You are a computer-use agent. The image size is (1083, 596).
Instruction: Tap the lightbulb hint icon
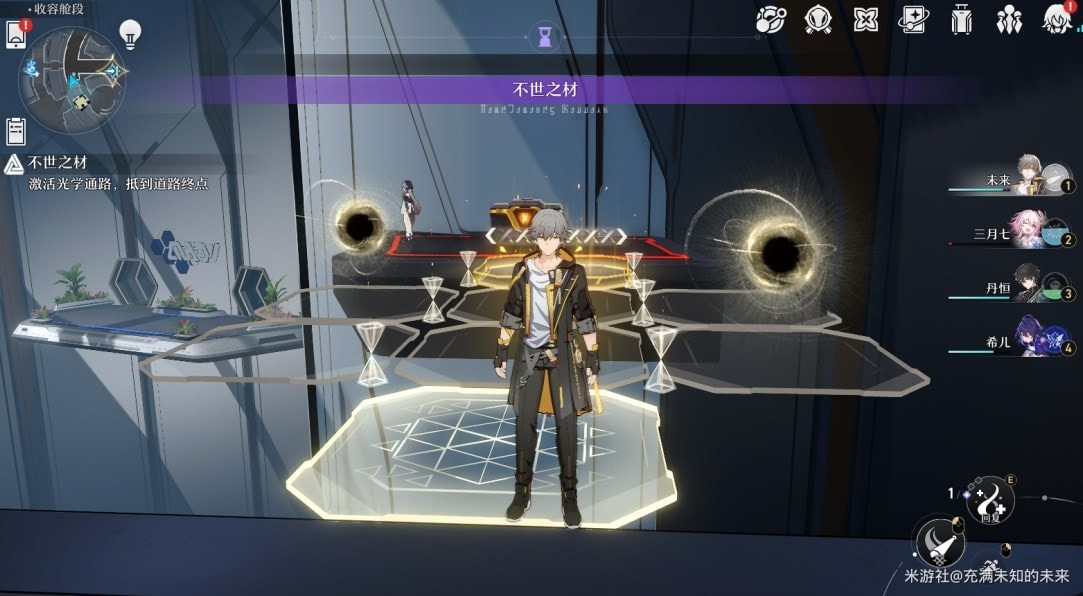coord(131,34)
